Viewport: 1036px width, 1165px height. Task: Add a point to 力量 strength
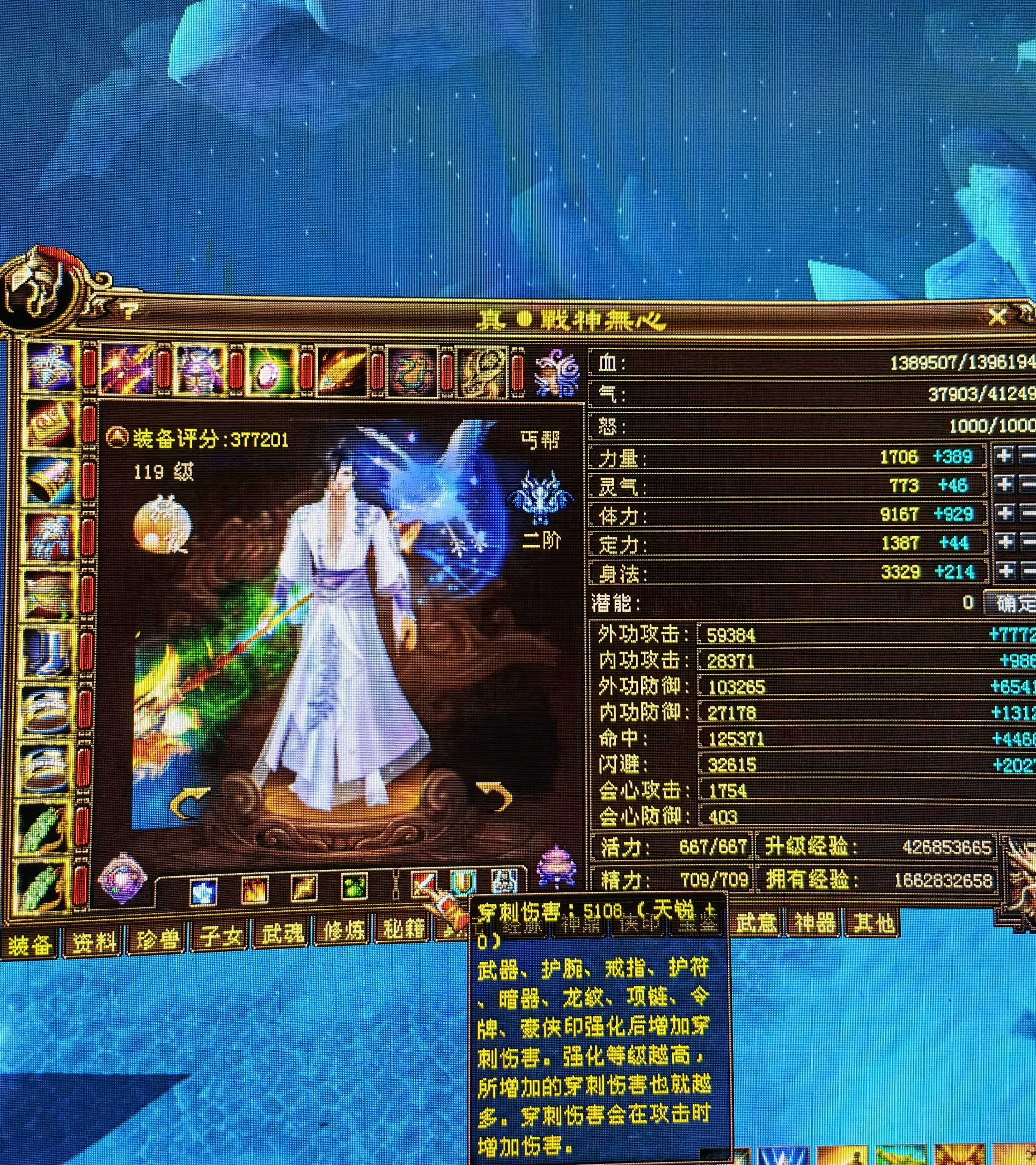1004,455
